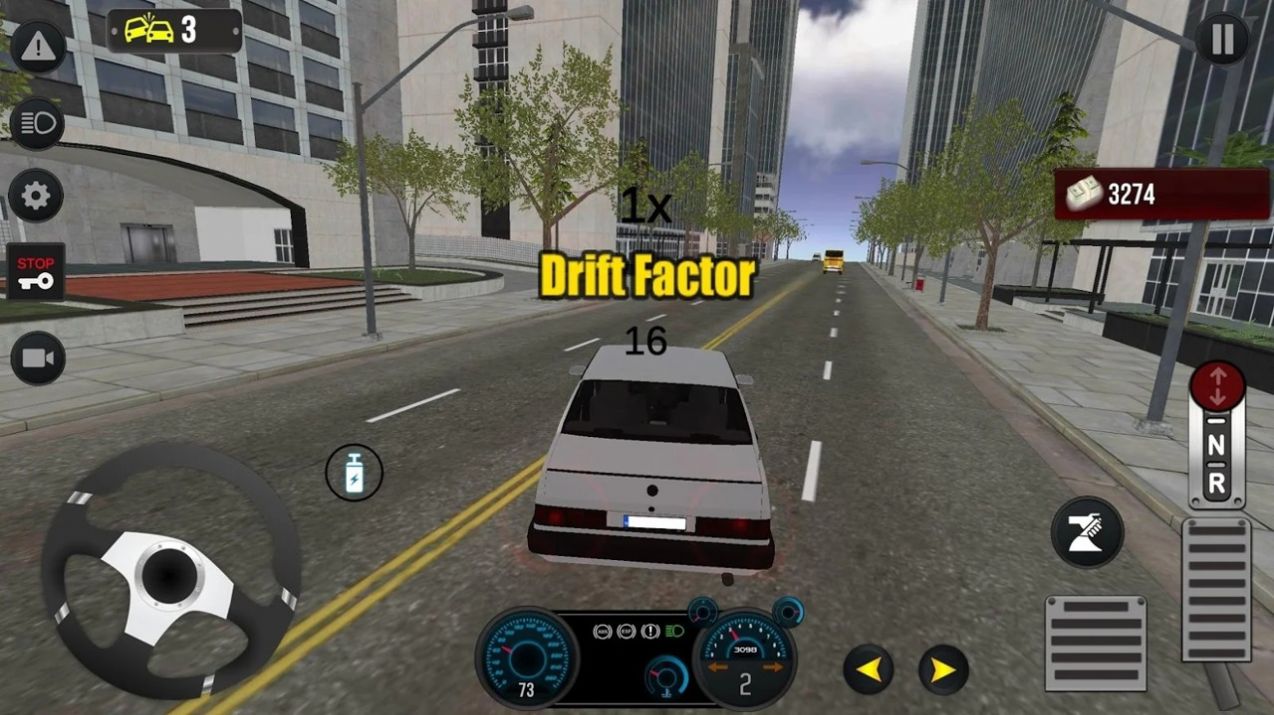Image resolution: width=1274 pixels, height=715 pixels.
Task: Change the camera view
Action: (x=38, y=358)
